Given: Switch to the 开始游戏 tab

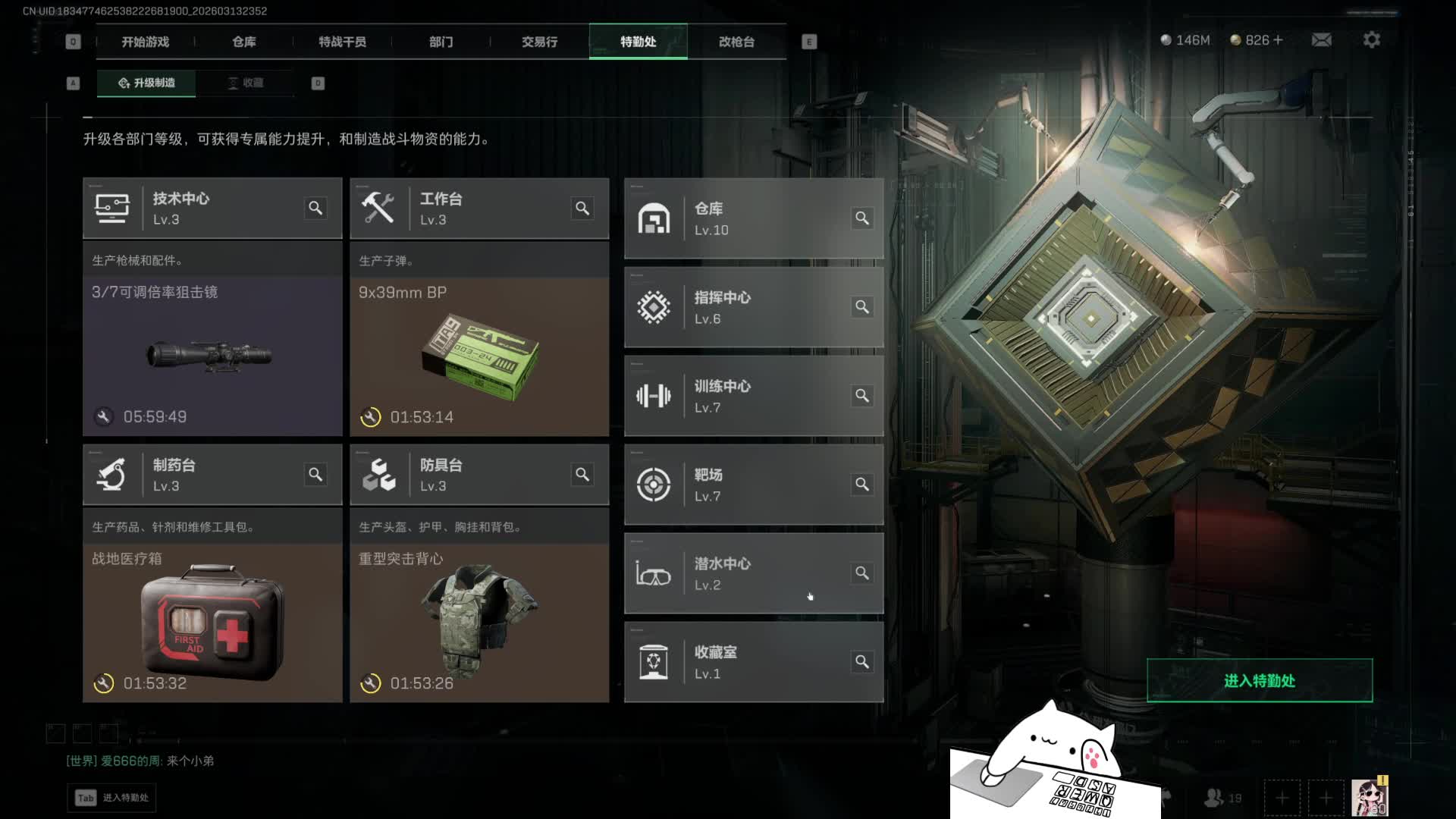Looking at the screenshot, I should pyautogui.click(x=146, y=42).
